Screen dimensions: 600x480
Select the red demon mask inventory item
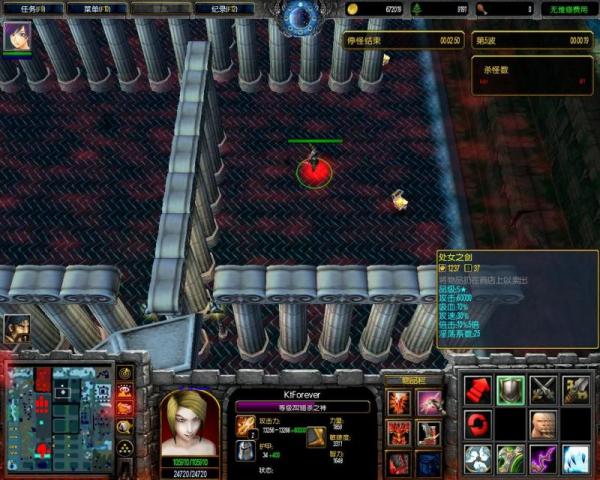[x=398, y=433]
